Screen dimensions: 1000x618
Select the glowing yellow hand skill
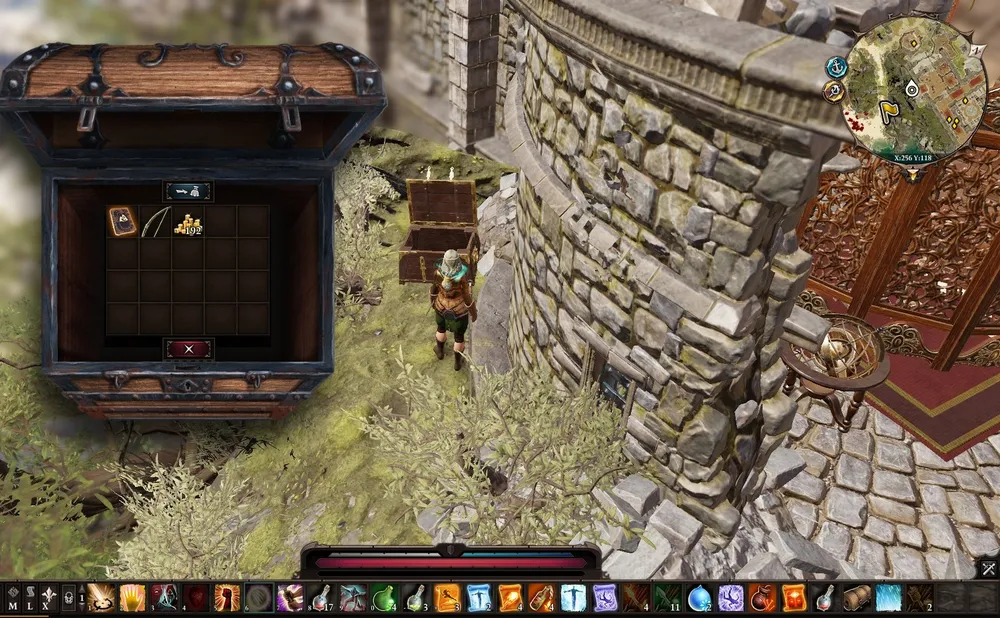click(132, 598)
